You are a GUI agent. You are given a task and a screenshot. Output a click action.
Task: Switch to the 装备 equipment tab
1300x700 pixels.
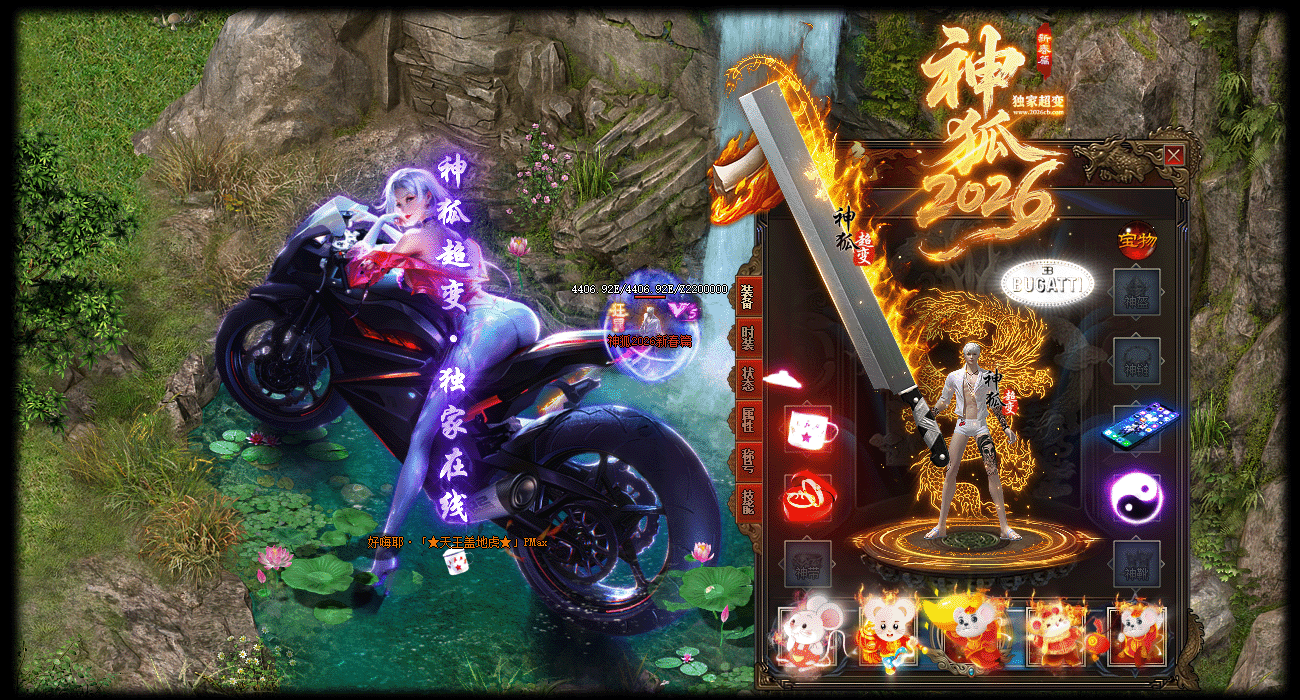coord(748,297)
